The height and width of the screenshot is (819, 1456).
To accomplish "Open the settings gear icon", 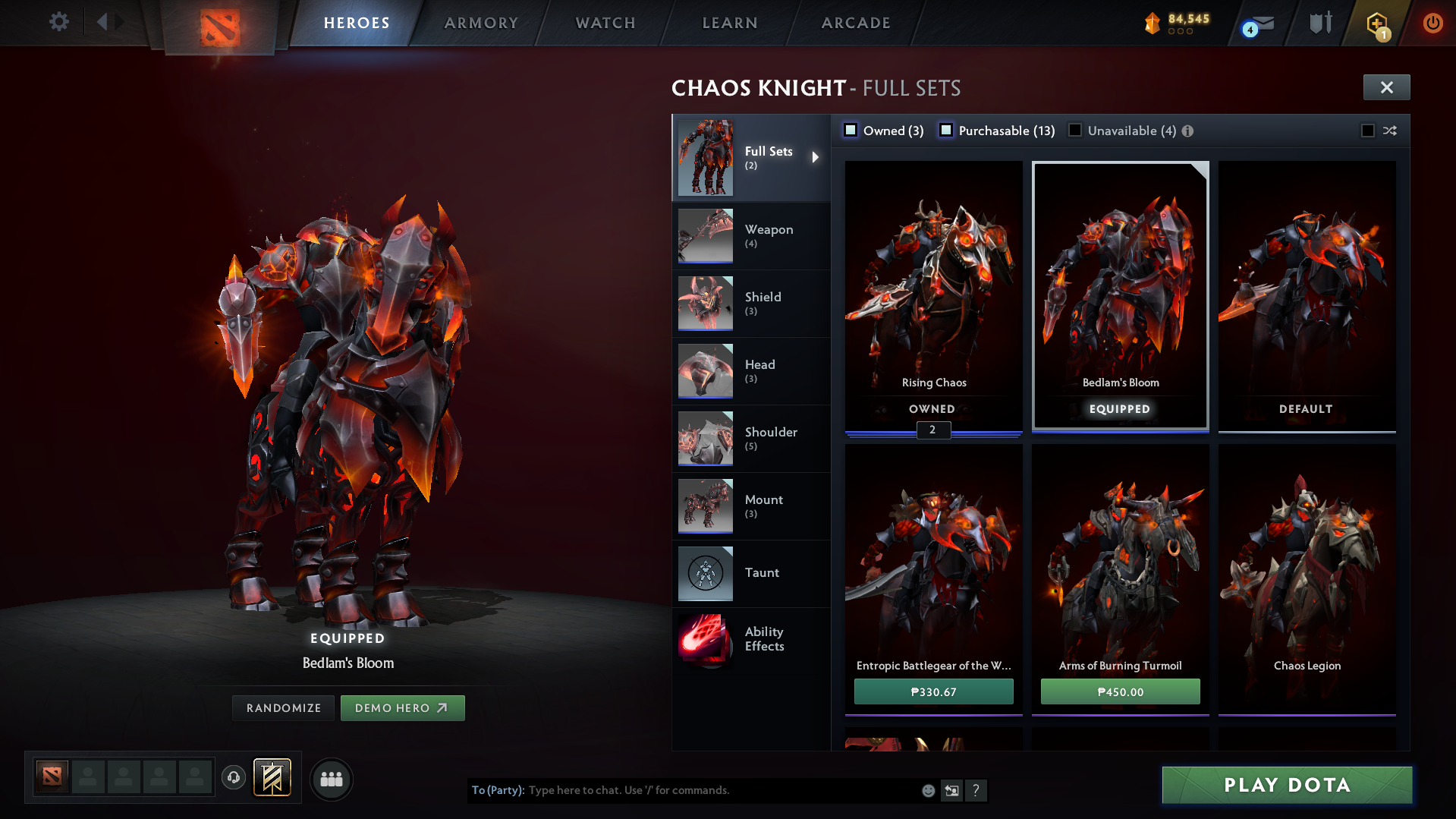I will [x=58, y=22].
